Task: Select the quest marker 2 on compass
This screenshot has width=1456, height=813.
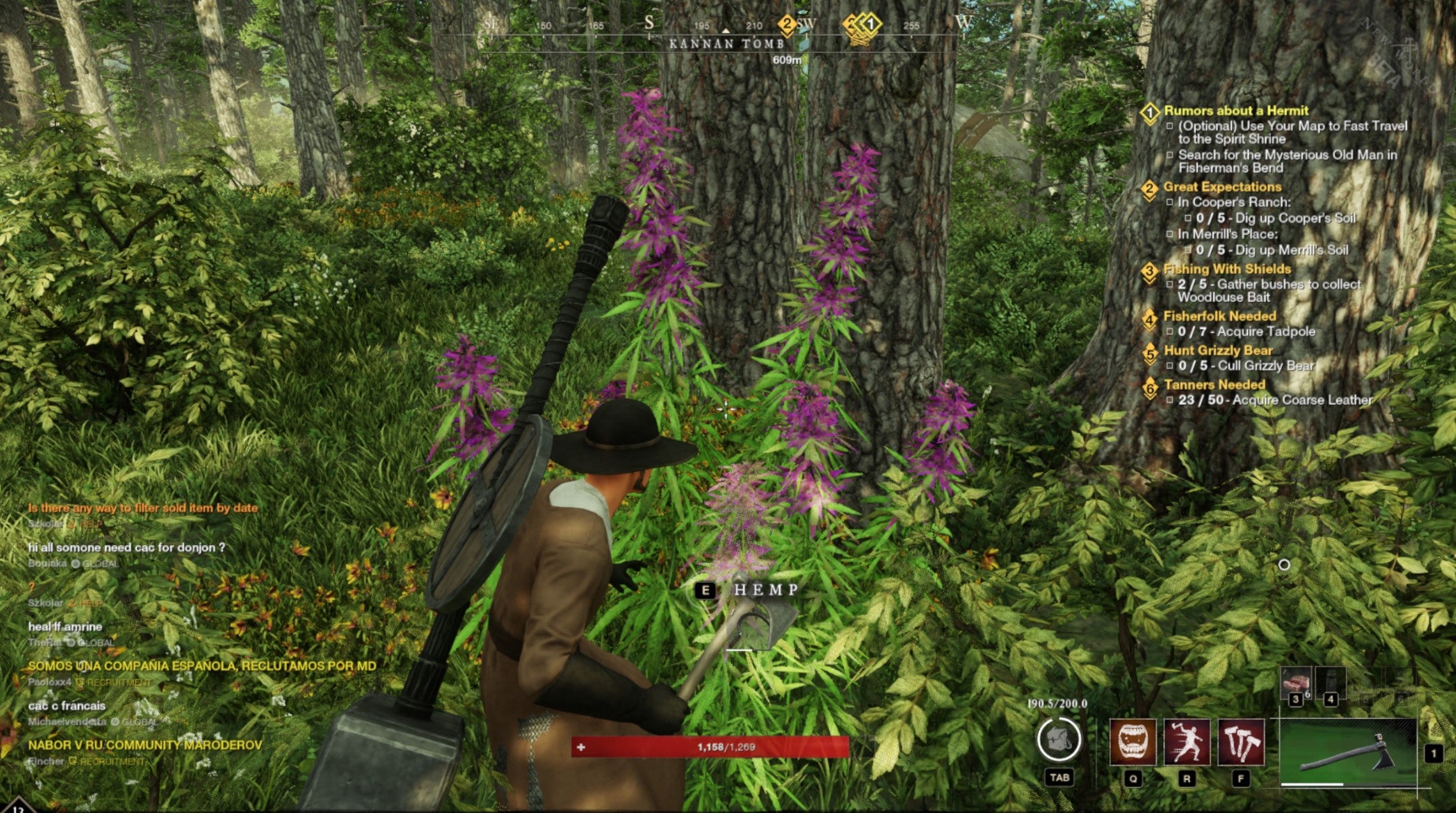Action: coord(787,26)
